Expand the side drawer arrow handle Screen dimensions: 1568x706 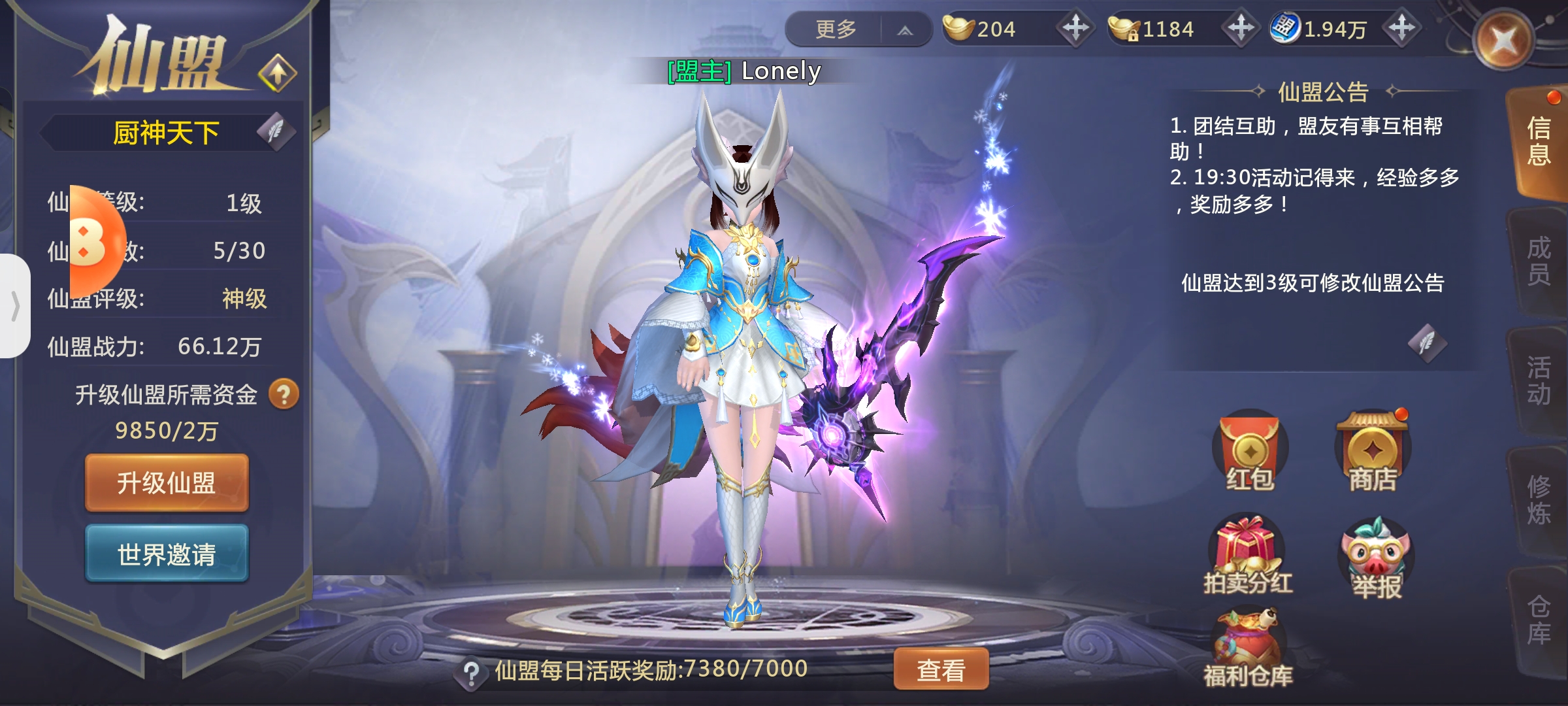tap(15, 306)
